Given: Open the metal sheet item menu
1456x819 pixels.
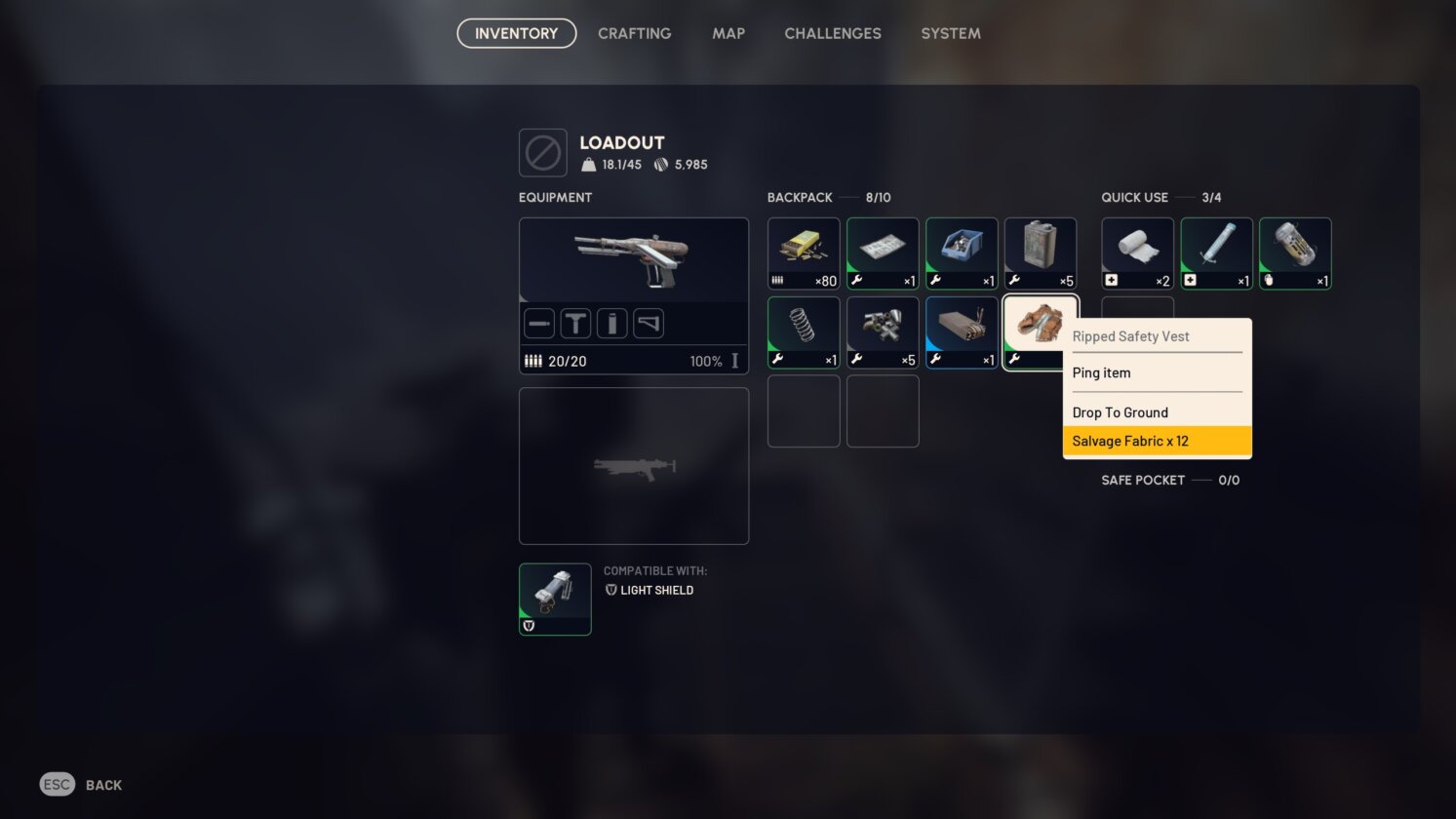Looking at the screenshot, I should 882,252.
